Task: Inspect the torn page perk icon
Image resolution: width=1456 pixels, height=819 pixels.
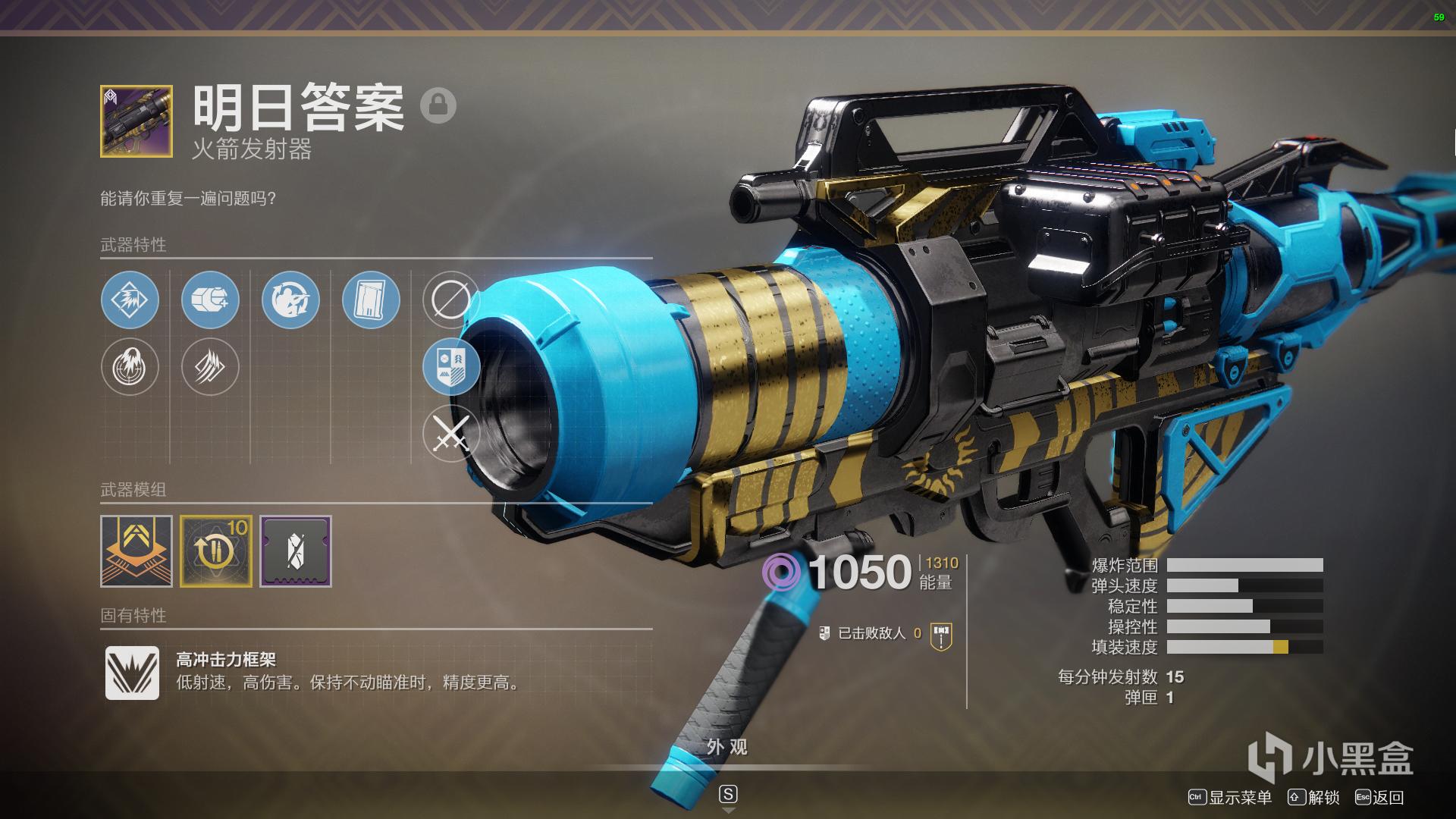Action: point(371,300)
